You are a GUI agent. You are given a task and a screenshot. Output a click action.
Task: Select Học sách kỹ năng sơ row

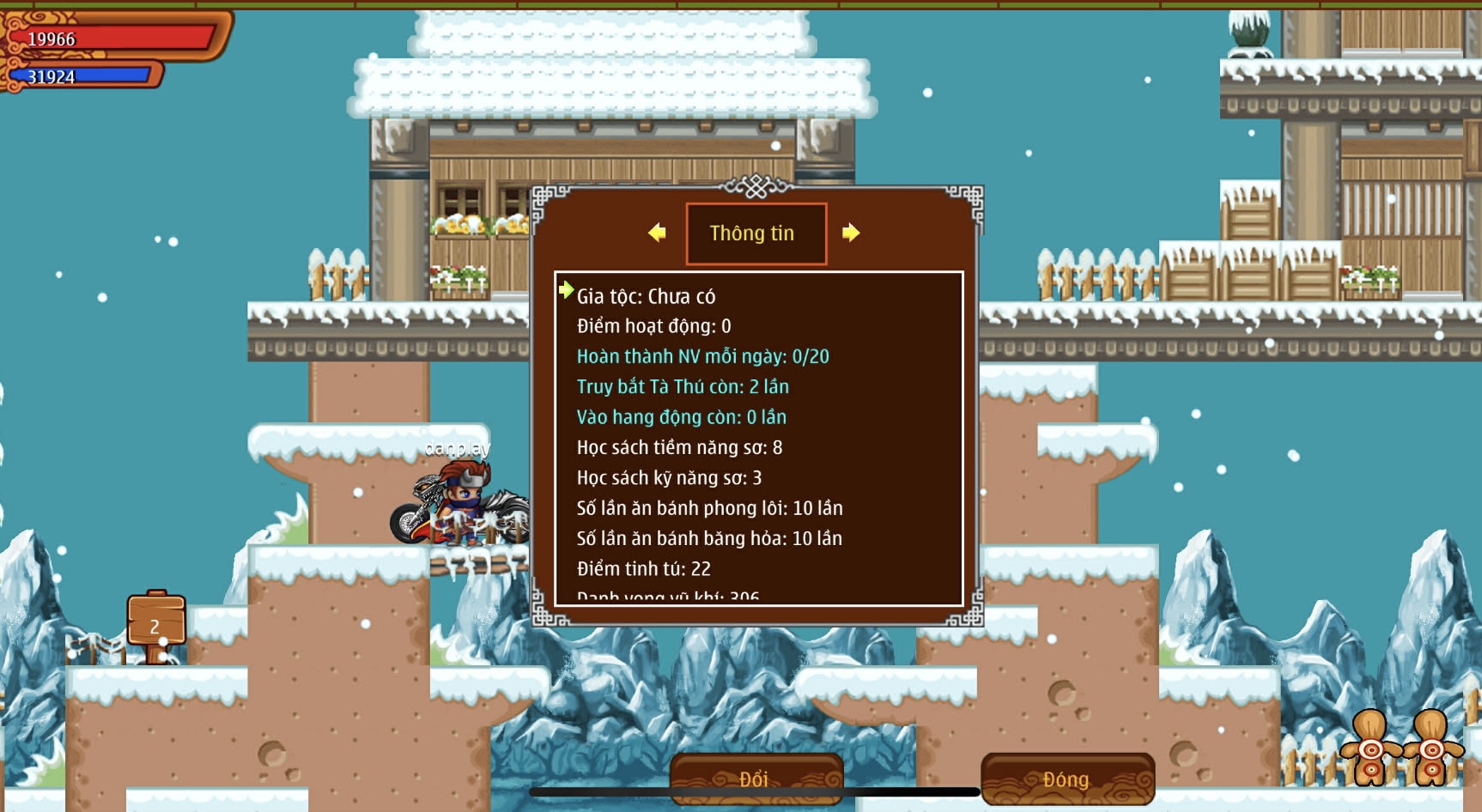click(669, 478)
